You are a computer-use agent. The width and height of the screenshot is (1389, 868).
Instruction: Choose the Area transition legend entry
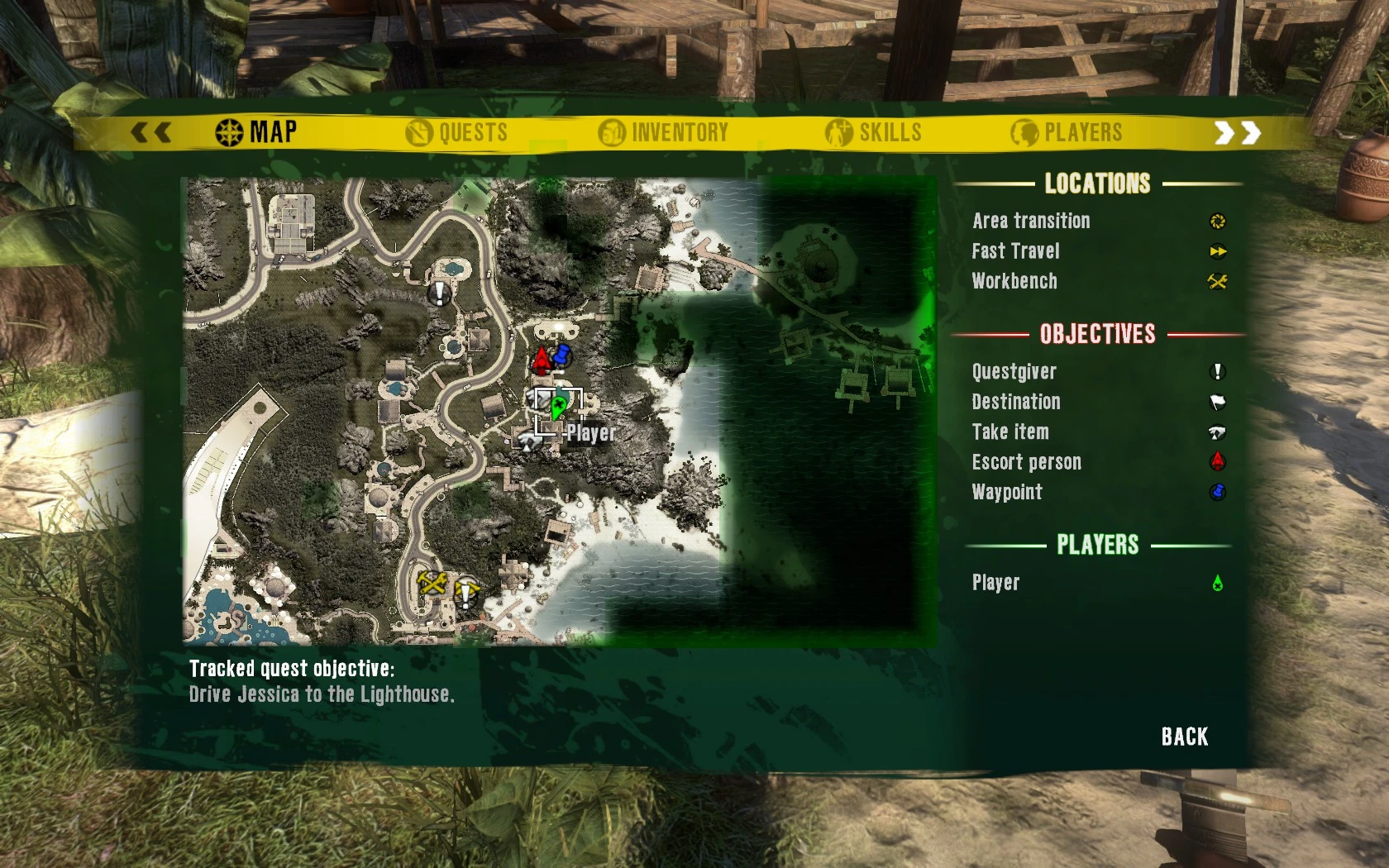tap(1031, 221)
